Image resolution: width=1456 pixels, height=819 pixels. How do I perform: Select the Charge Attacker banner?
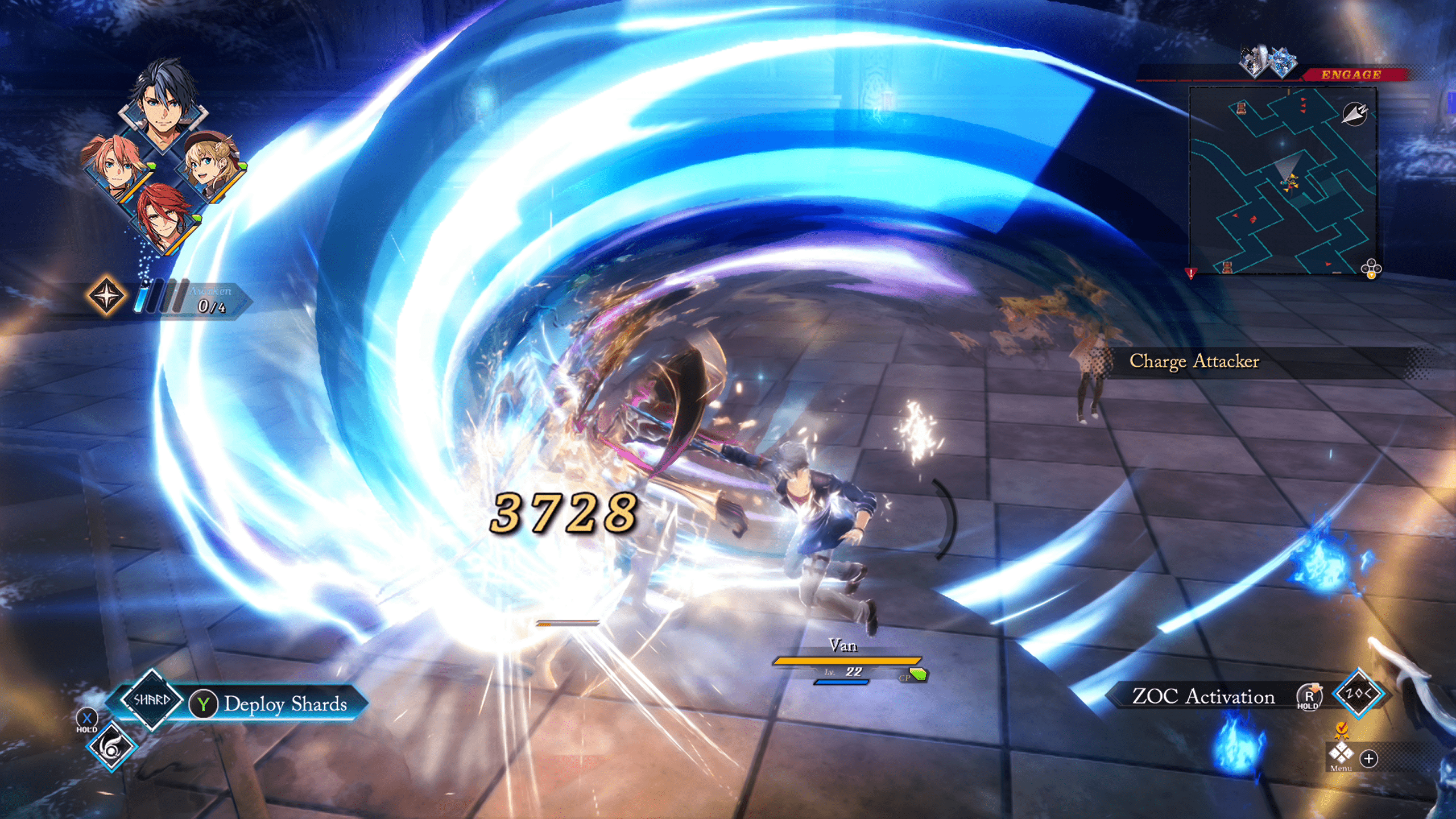(1194, 361)
